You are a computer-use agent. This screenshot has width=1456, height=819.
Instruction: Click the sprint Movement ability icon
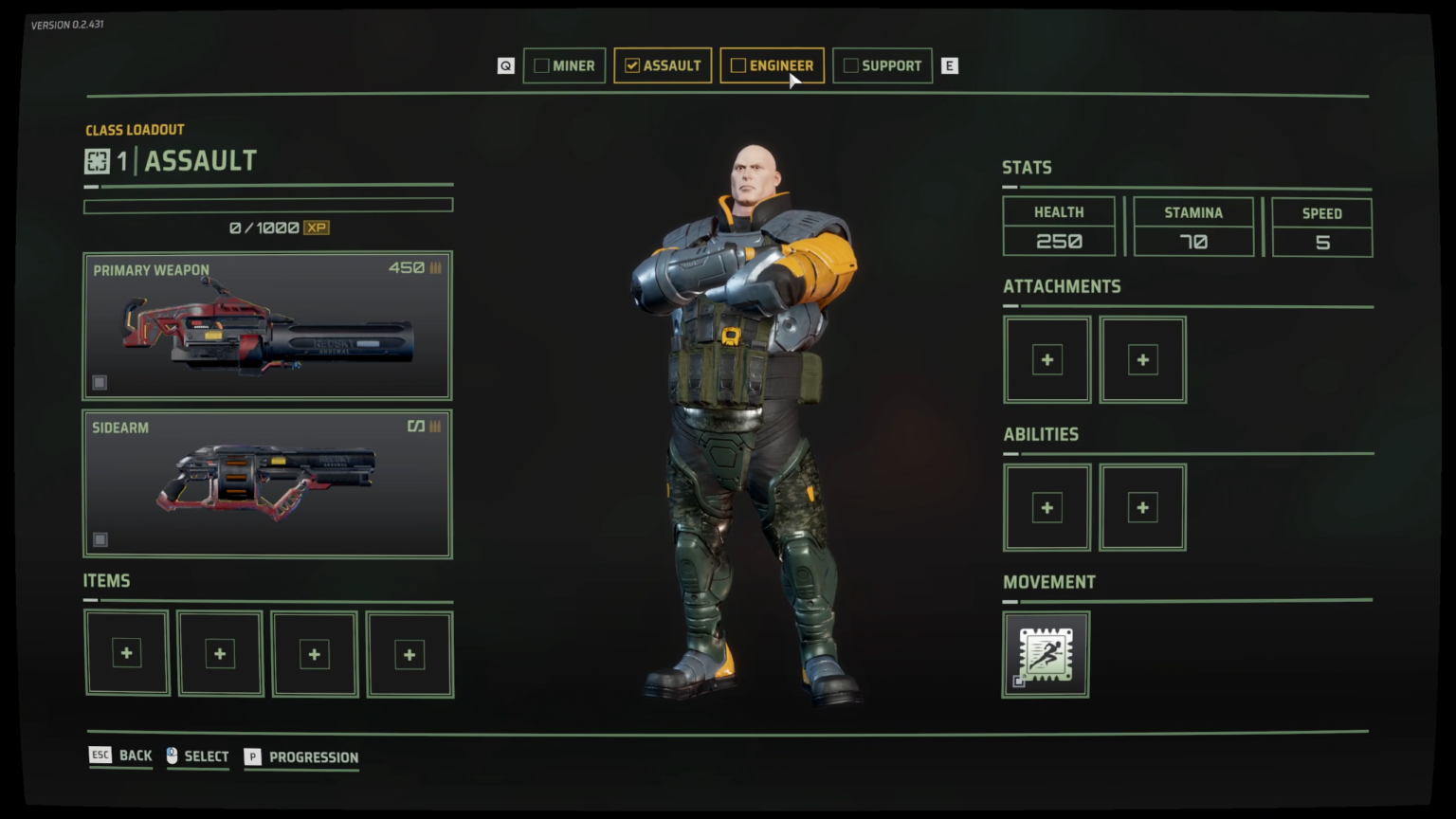coord(1046,654)
